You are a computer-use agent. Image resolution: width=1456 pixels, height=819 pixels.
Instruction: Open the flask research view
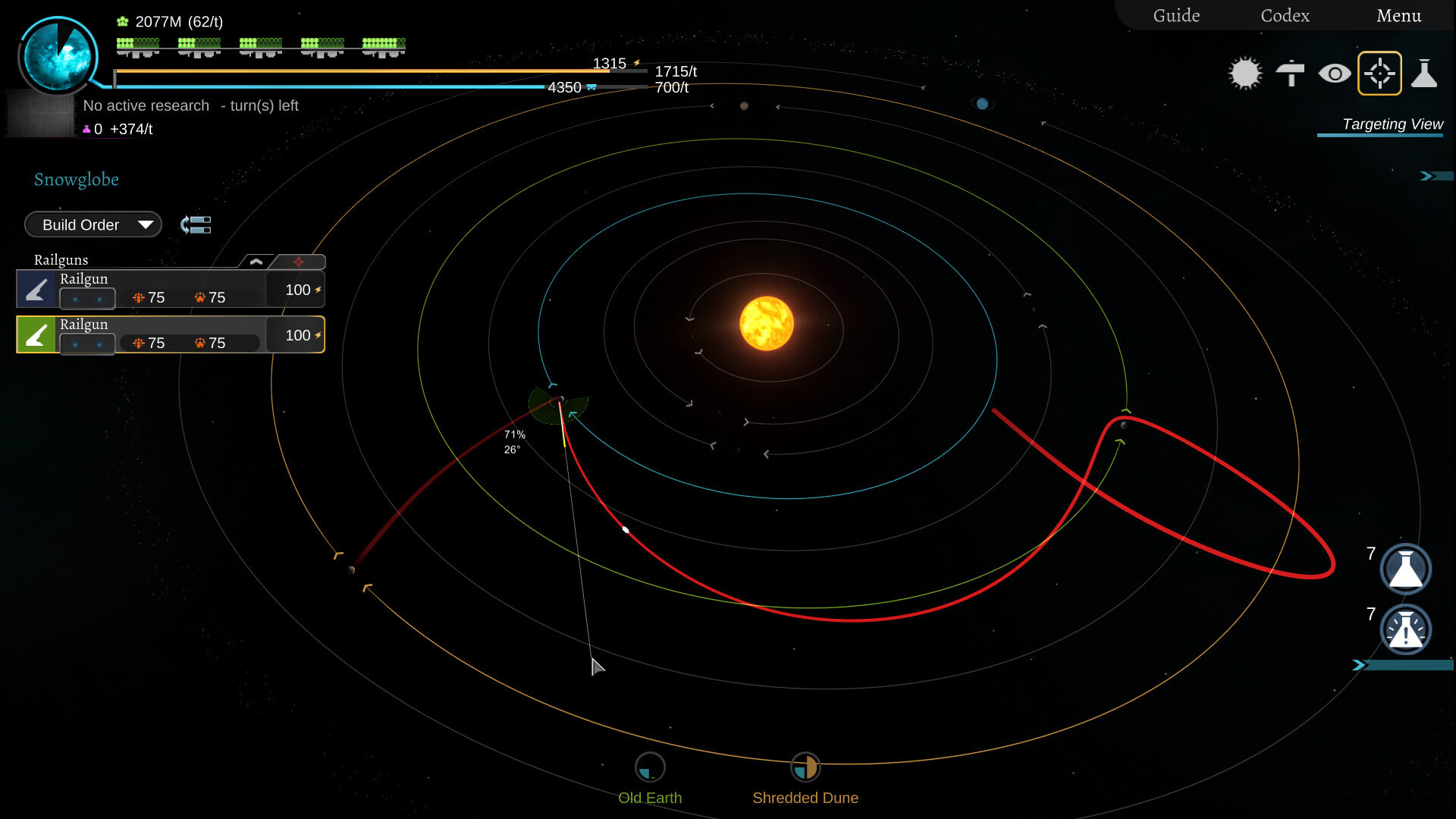pyautogui.click(x=1424, y=74)
